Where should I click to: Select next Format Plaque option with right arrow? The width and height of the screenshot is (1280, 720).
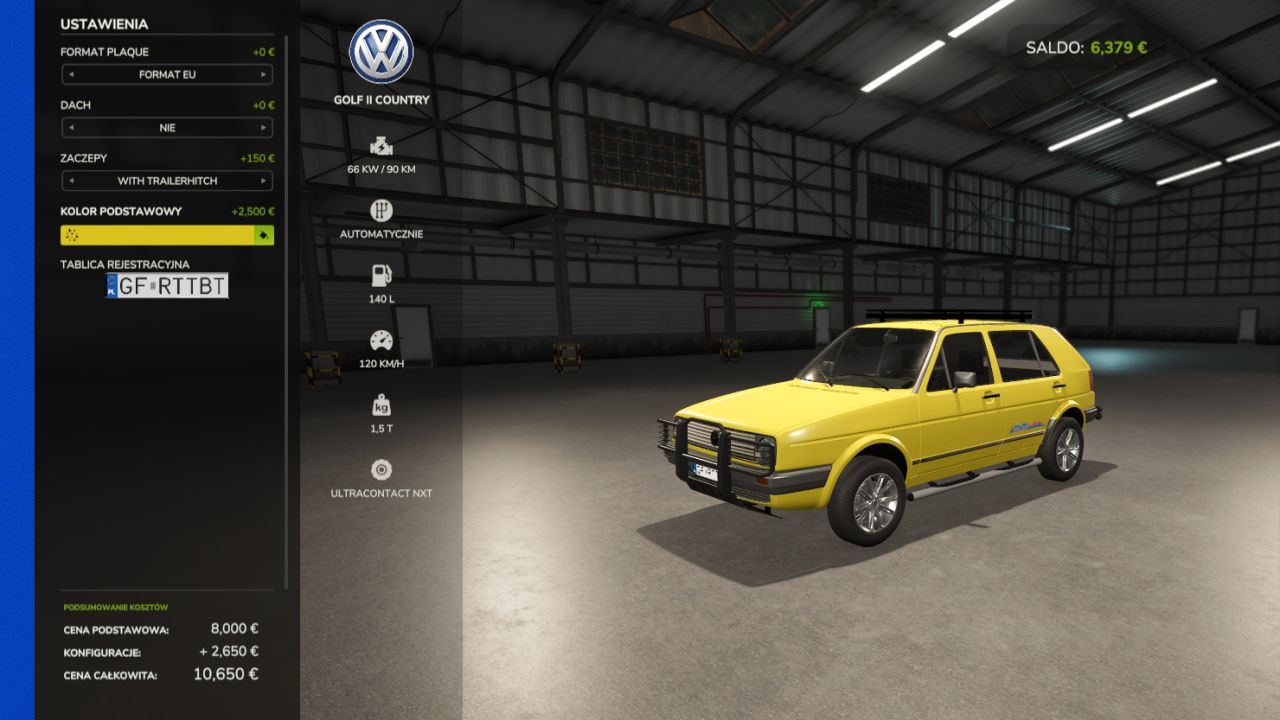[264, 75]
